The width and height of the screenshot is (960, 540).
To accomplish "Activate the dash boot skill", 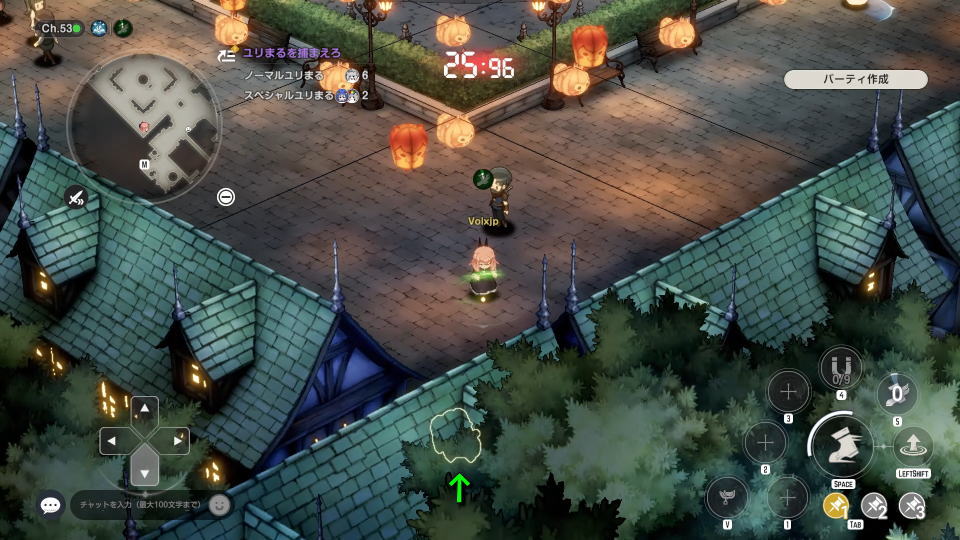I will coord(842,445).
